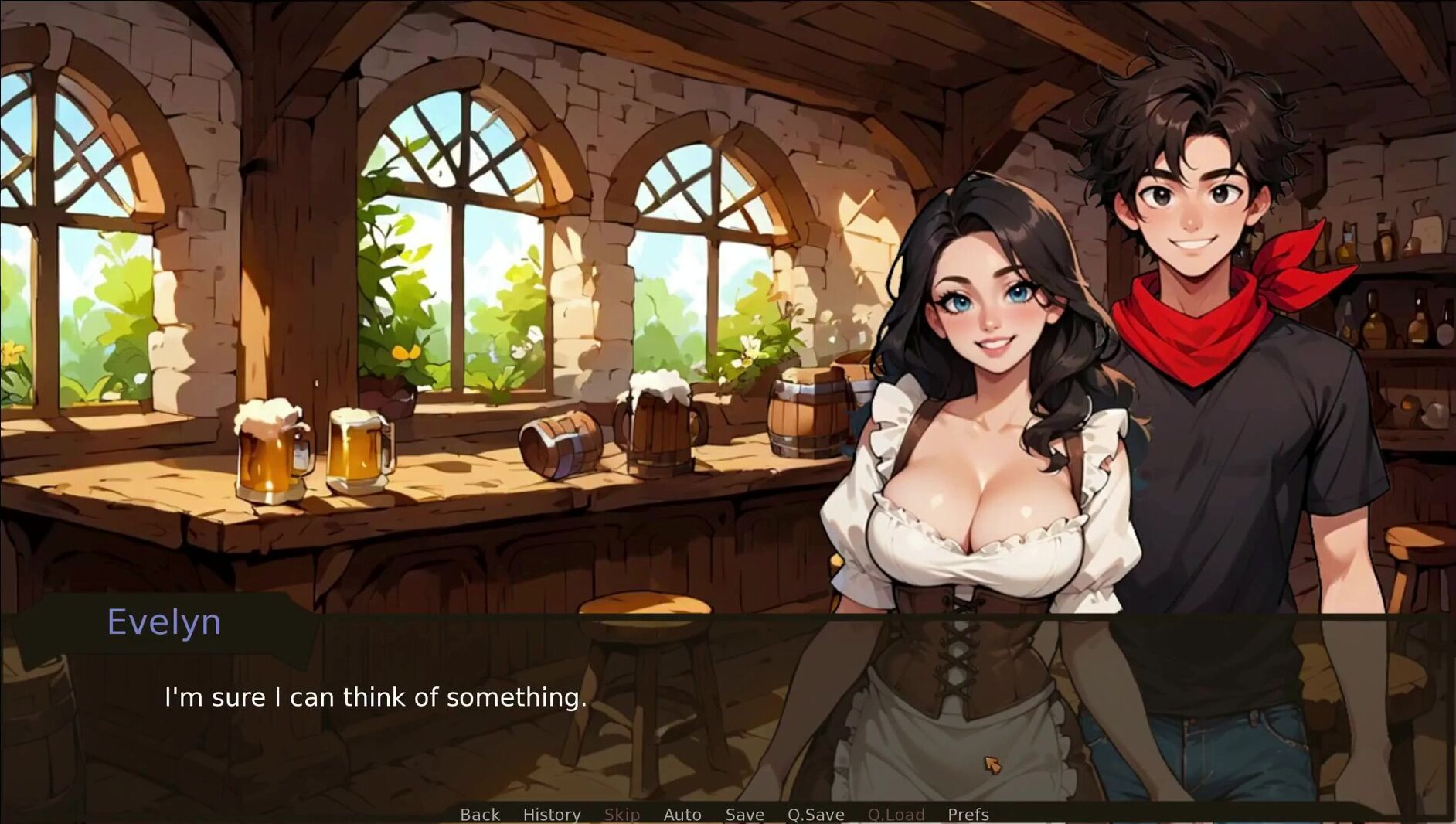Activate the Skip button
Screen dimensions: 1456x824
(621, 814)
